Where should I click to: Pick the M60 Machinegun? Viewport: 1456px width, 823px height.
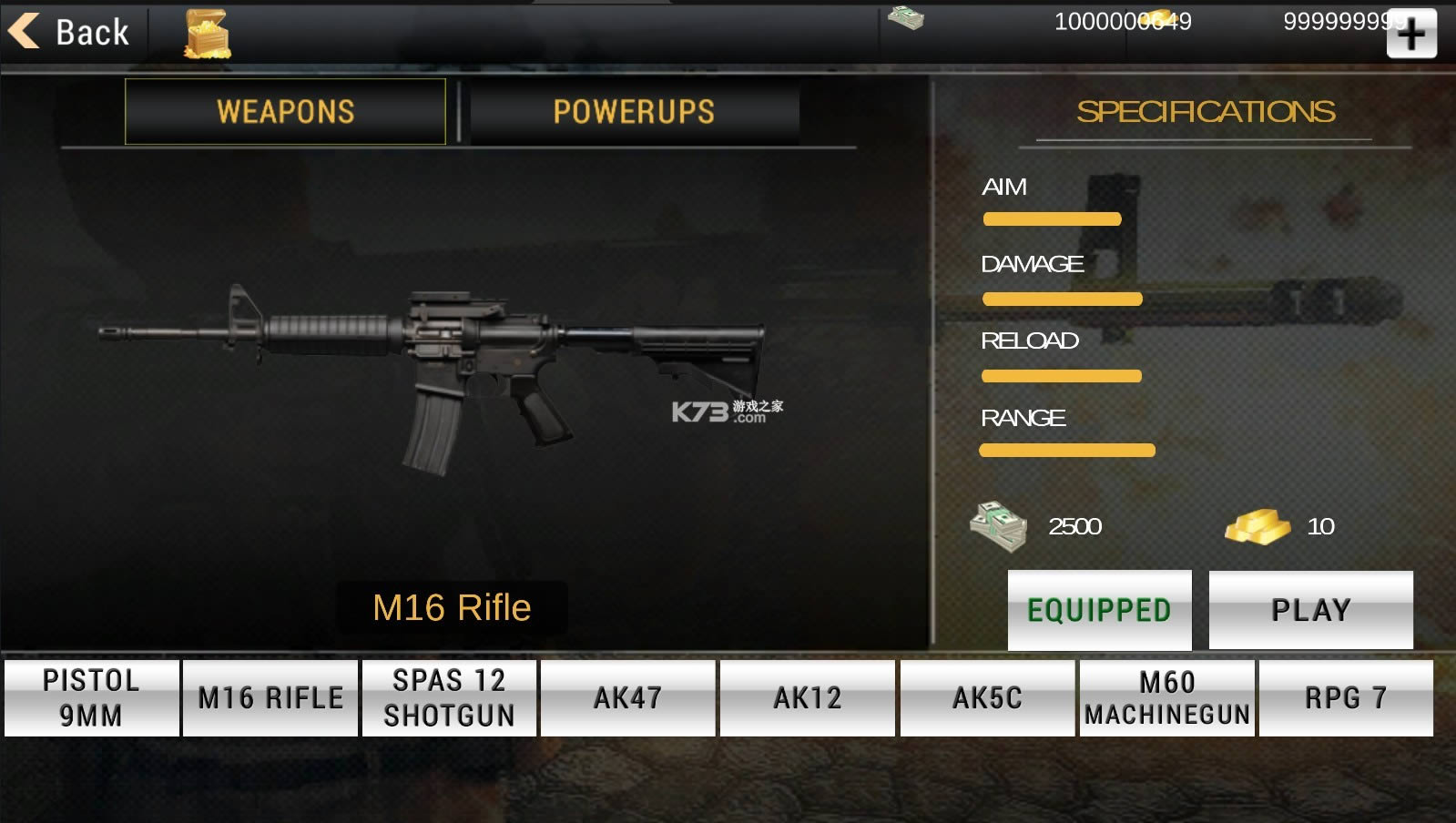click(1166, 697)
